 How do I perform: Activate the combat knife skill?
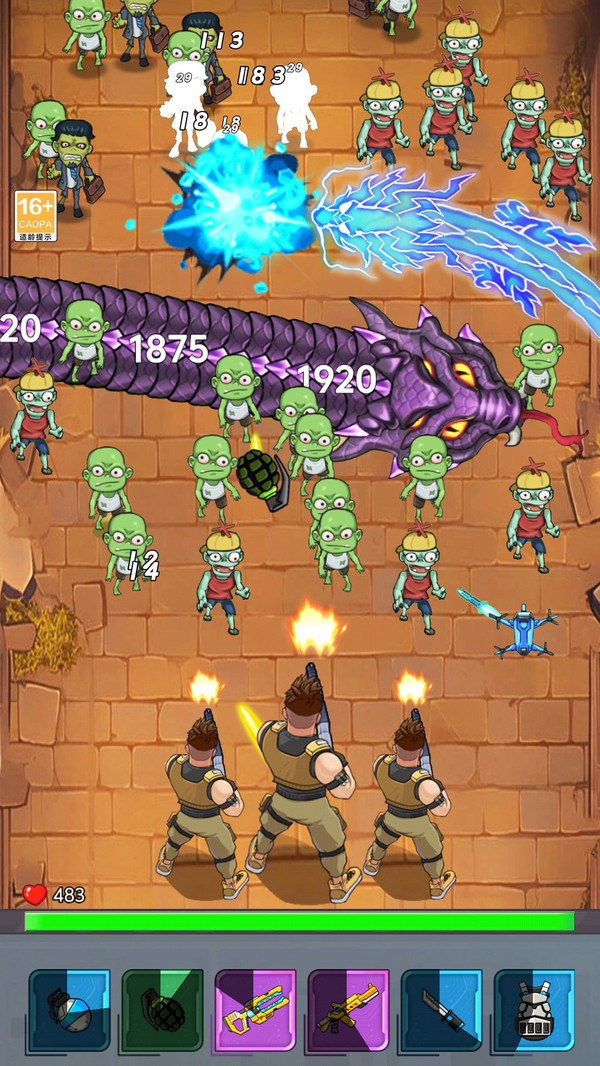pos(441,1010)
